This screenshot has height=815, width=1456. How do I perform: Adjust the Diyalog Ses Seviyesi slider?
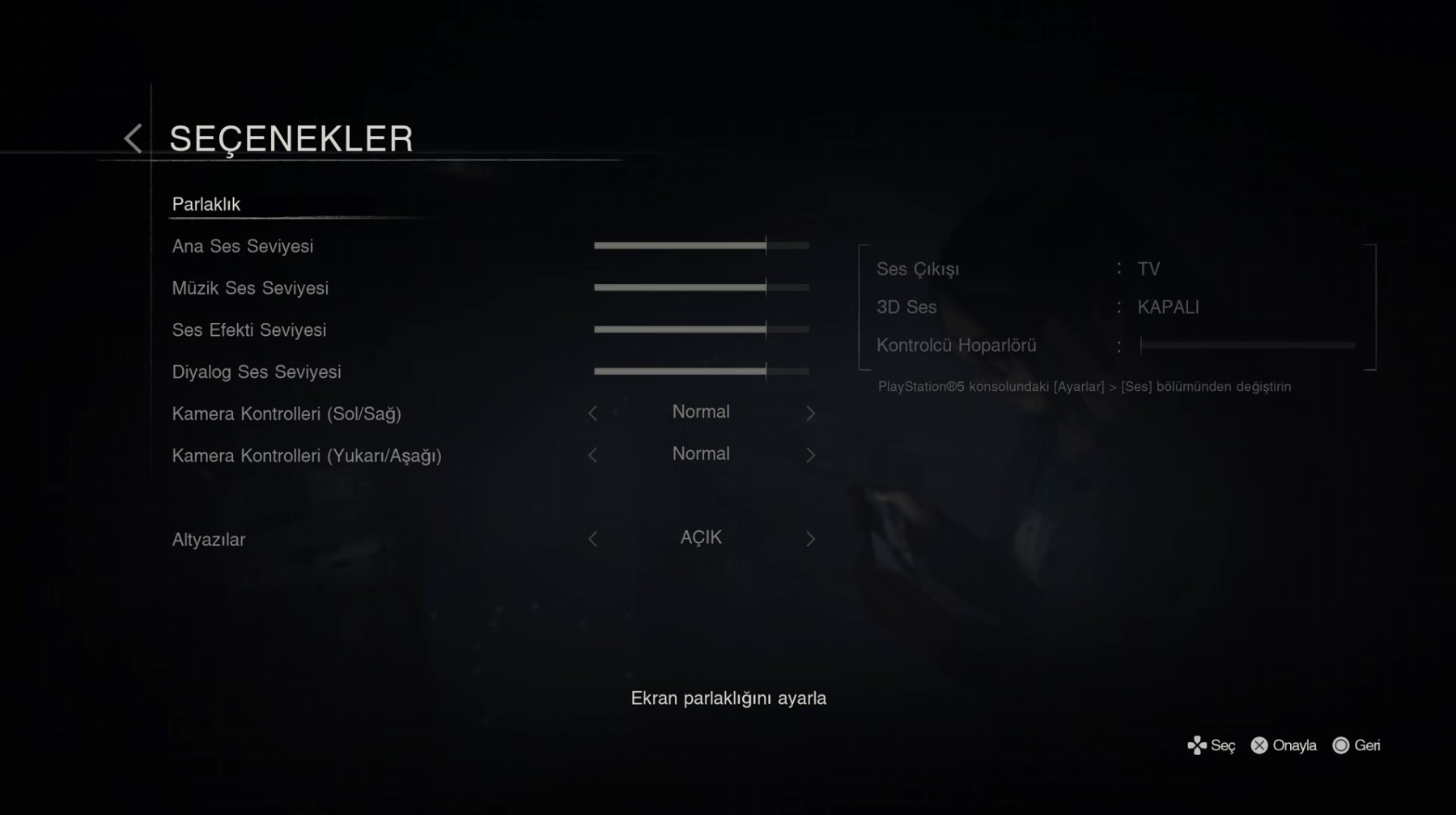point(701,371)
